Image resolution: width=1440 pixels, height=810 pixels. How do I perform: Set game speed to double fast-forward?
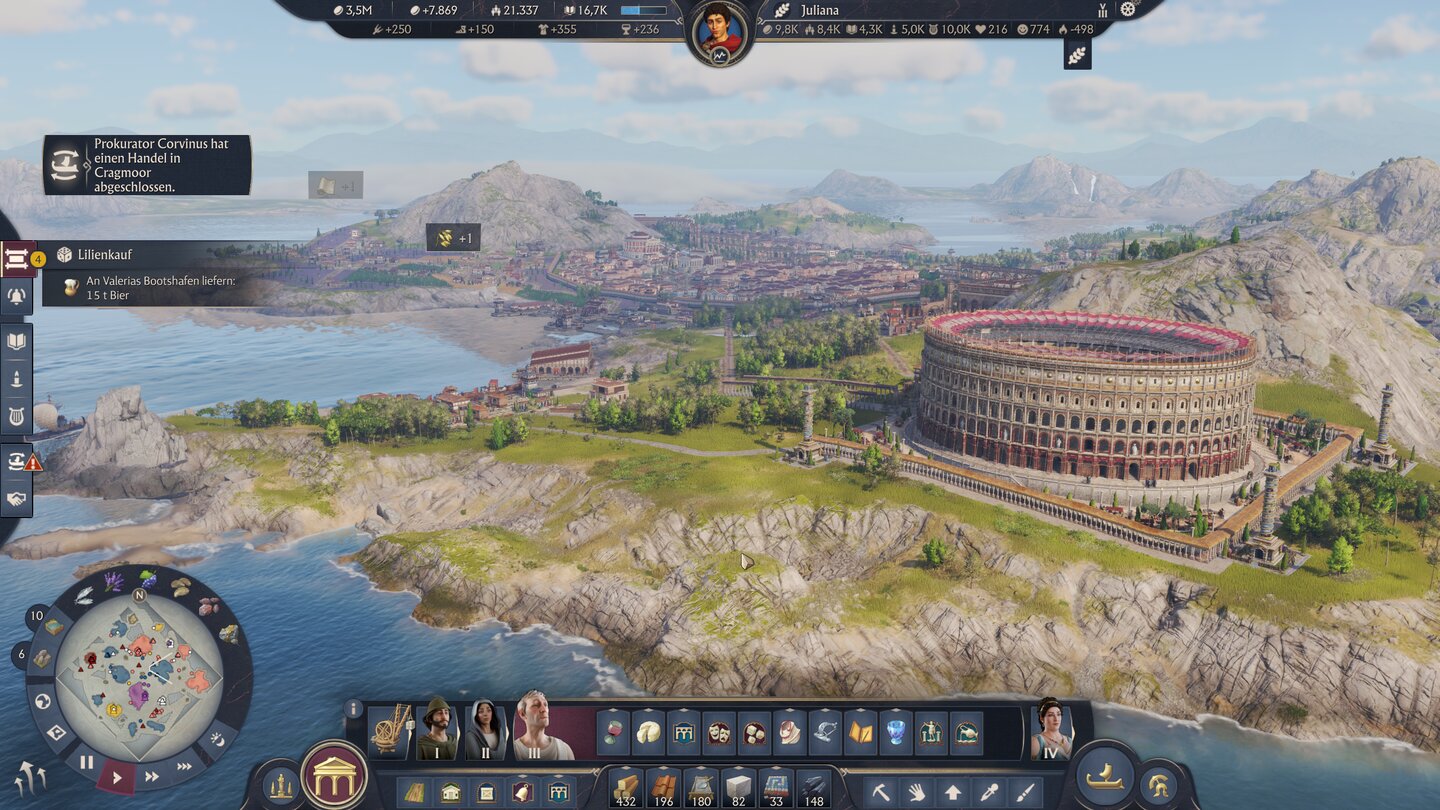[x=152, y=776]
